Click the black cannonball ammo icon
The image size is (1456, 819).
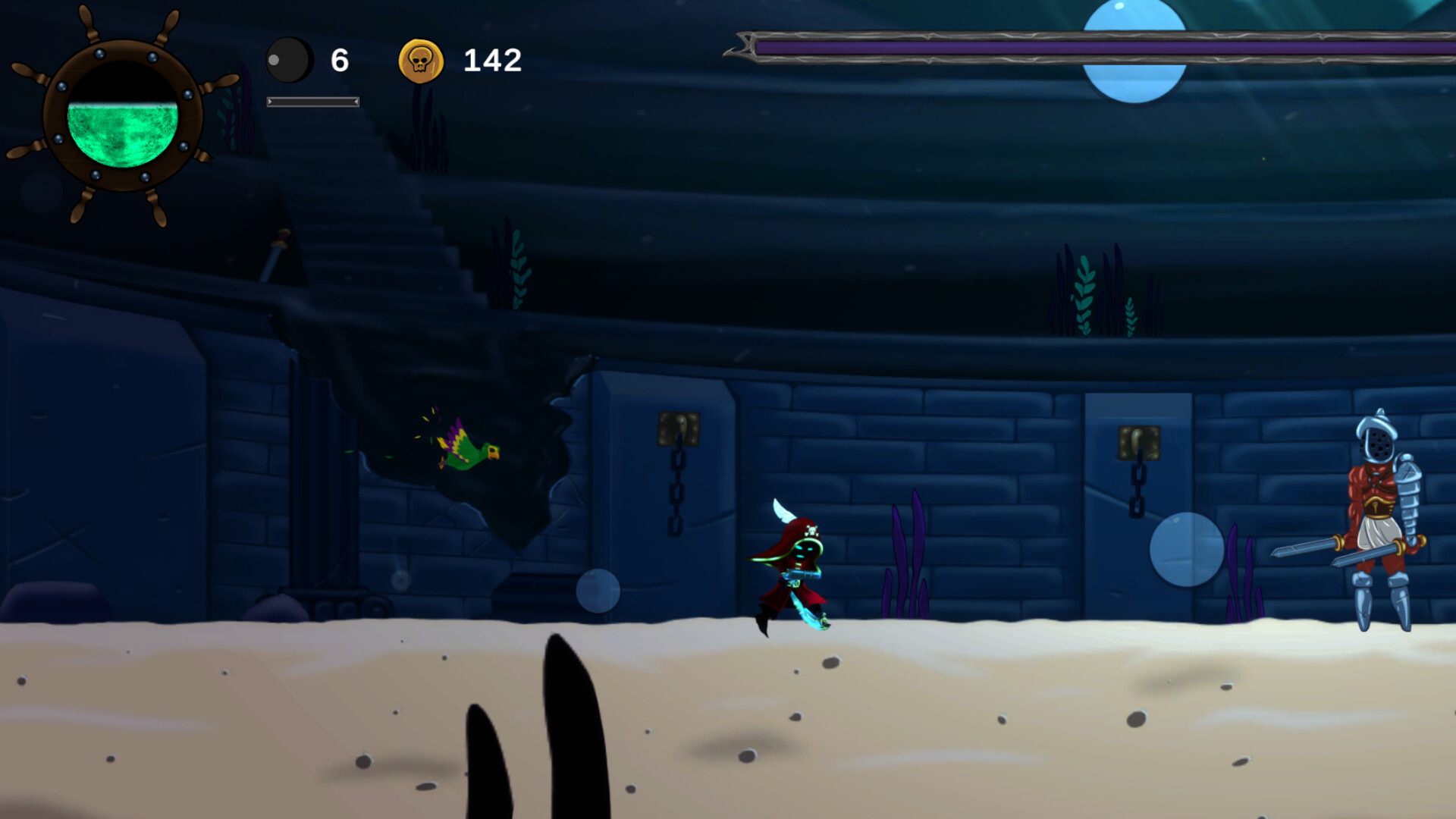(x=289, y=60)
